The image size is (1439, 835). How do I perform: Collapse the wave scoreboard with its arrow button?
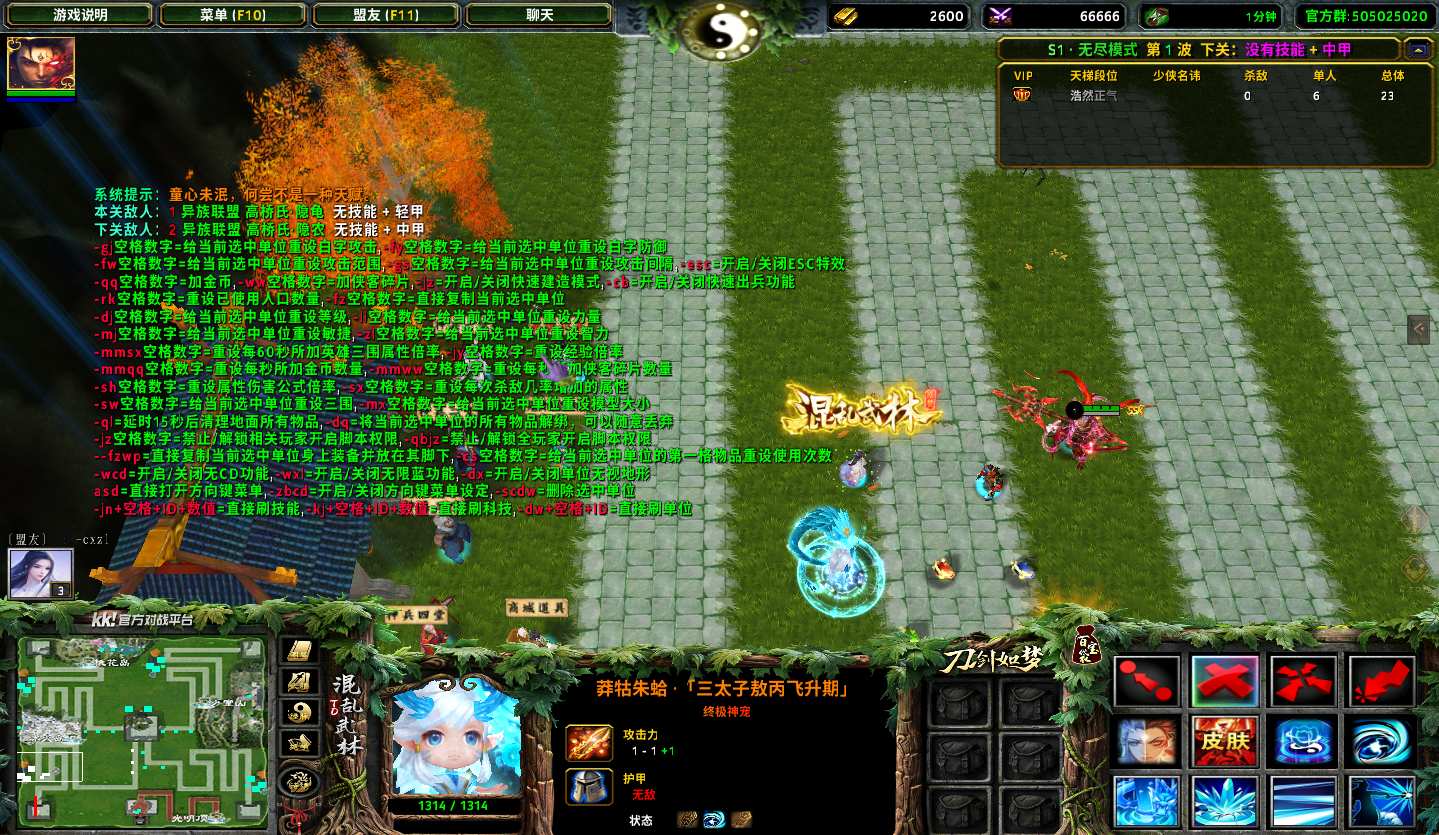tap(1416, 49)
